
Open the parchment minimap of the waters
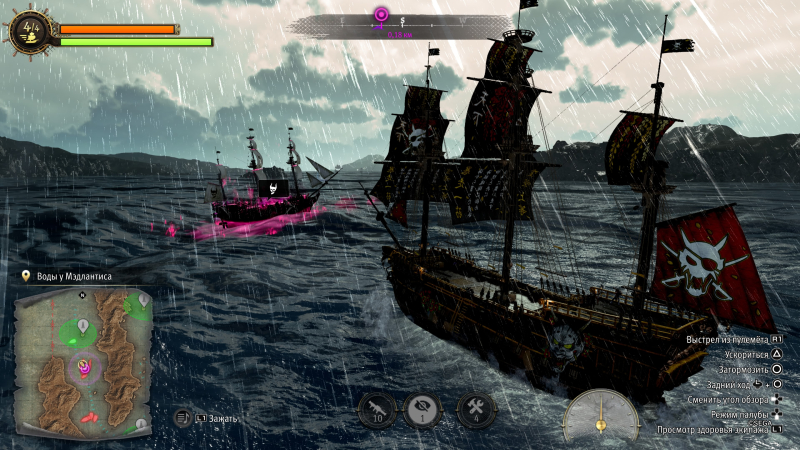click(x=84, y=362)
